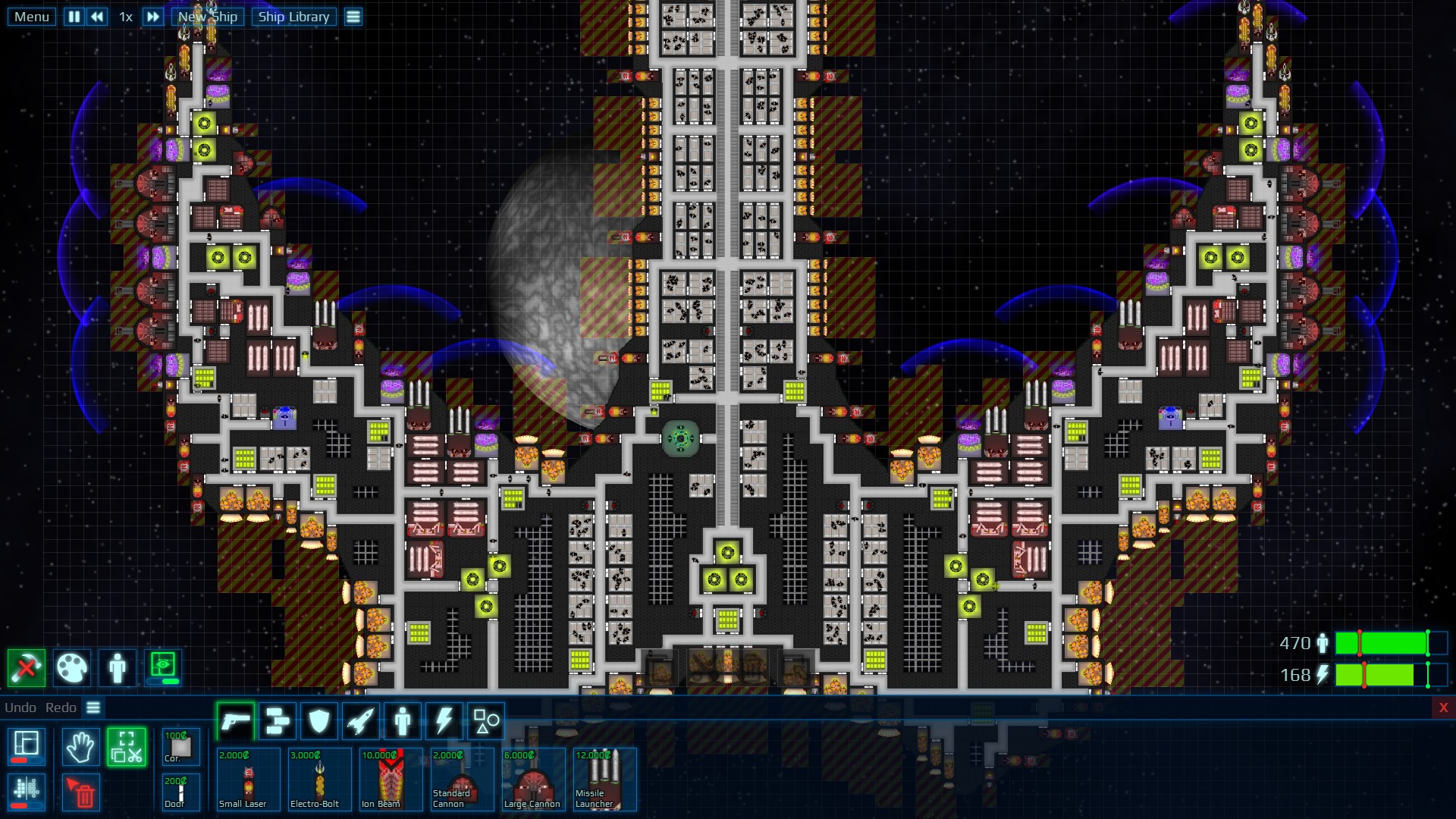Activate the Select and cut tool
1456x819 pixels.
pos(127,746)
